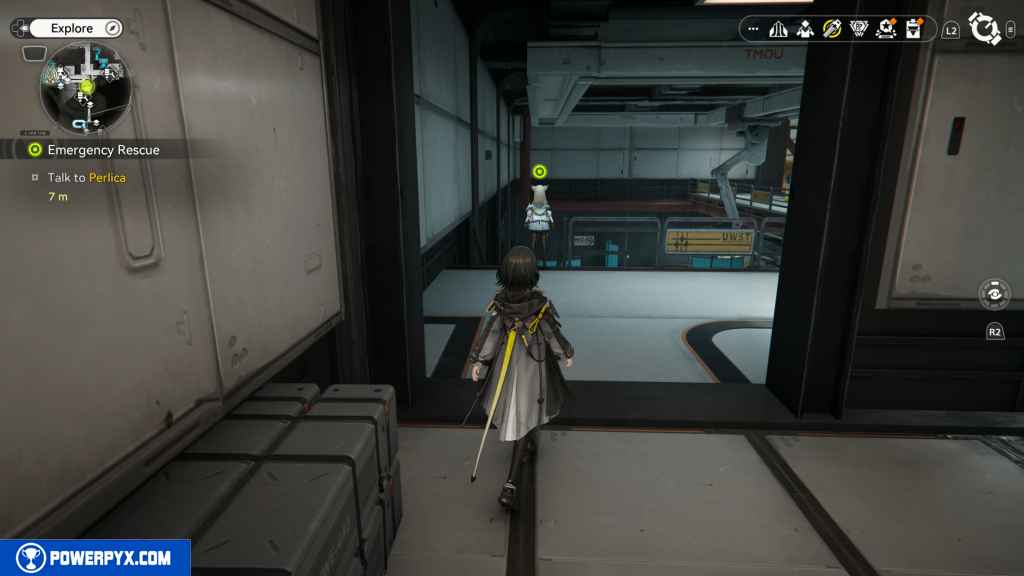The height and width of the screenshot is (576, 1024).
Task: Open the clipboard icon with orange notification
Action: coord(913,29)
